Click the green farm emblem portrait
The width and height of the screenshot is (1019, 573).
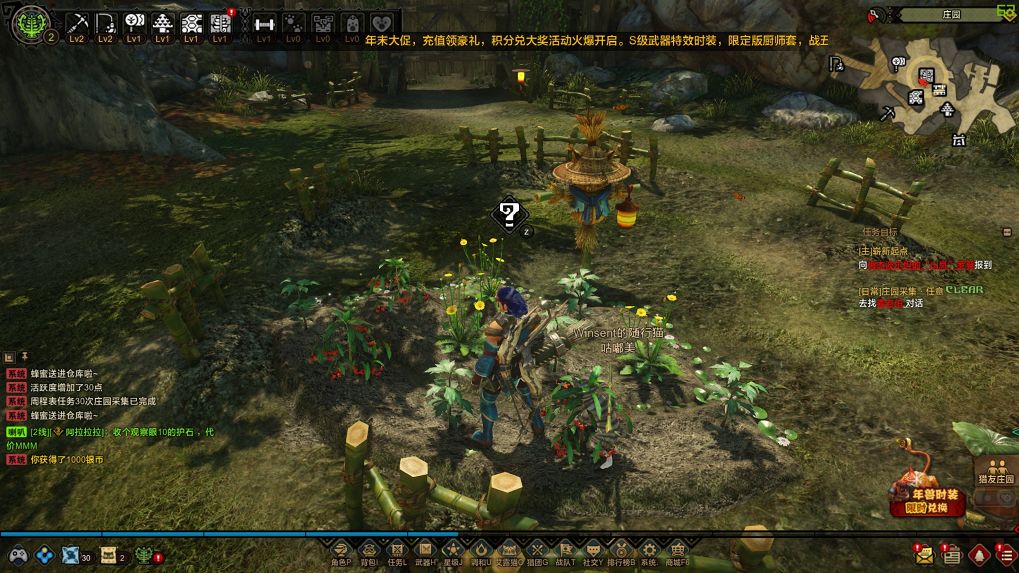pyautogui.click(x=27, y=22)
